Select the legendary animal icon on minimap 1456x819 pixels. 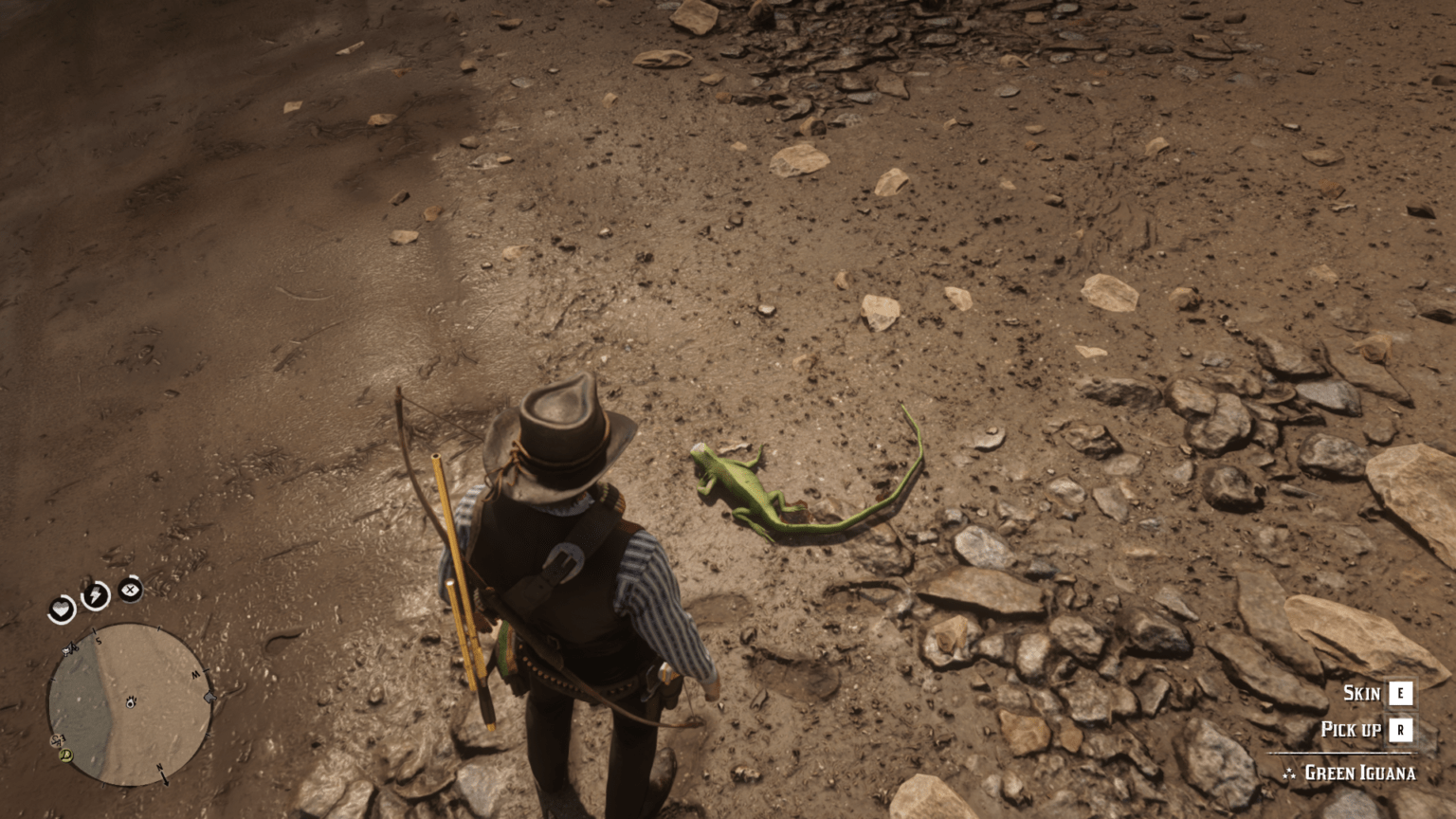pyautogui.click(x=56, y=740)
